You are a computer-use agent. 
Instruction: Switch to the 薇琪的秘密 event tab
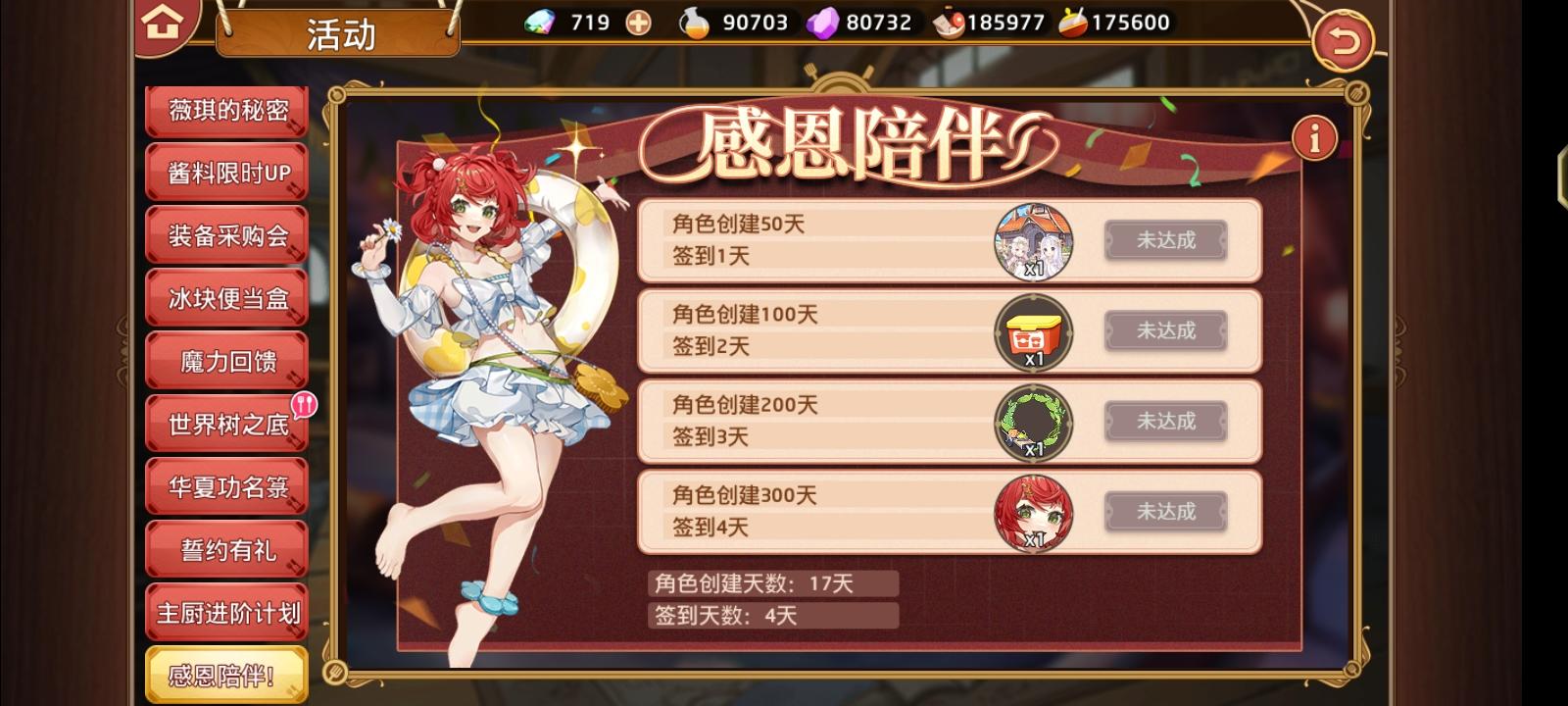226,111
